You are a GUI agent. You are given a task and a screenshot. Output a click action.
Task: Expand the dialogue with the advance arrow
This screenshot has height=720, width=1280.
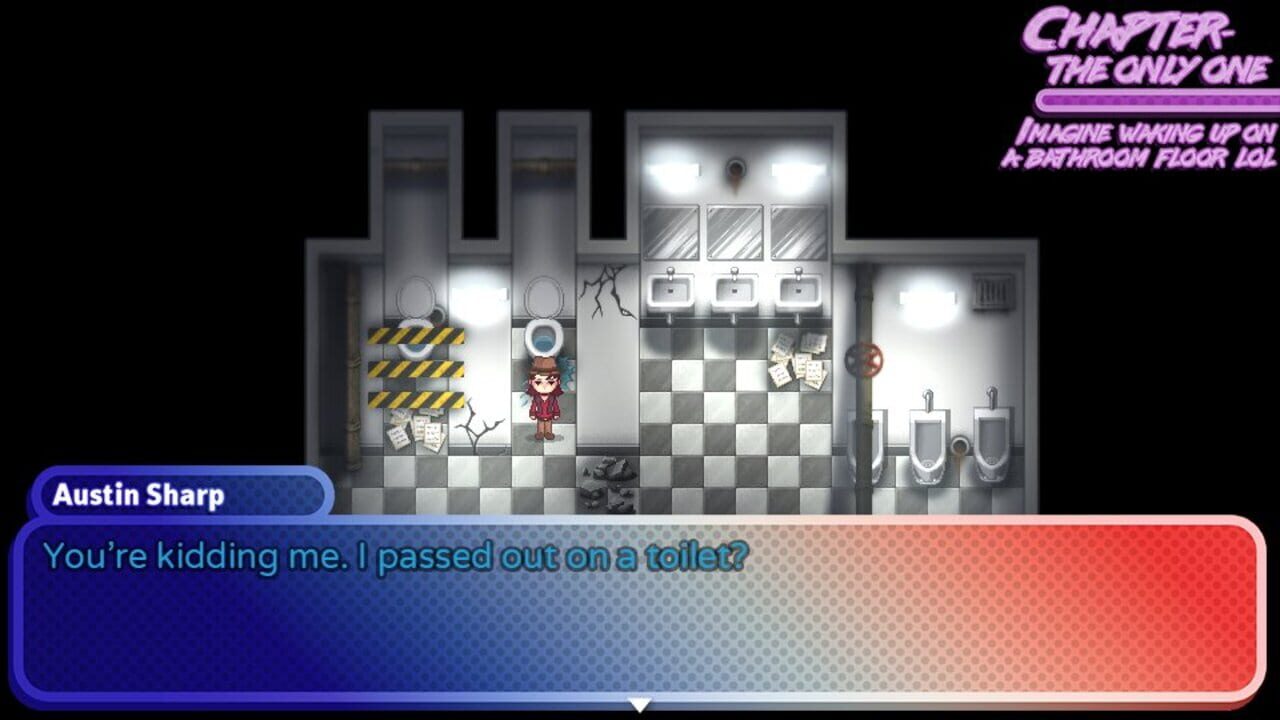tap(637, 705)
